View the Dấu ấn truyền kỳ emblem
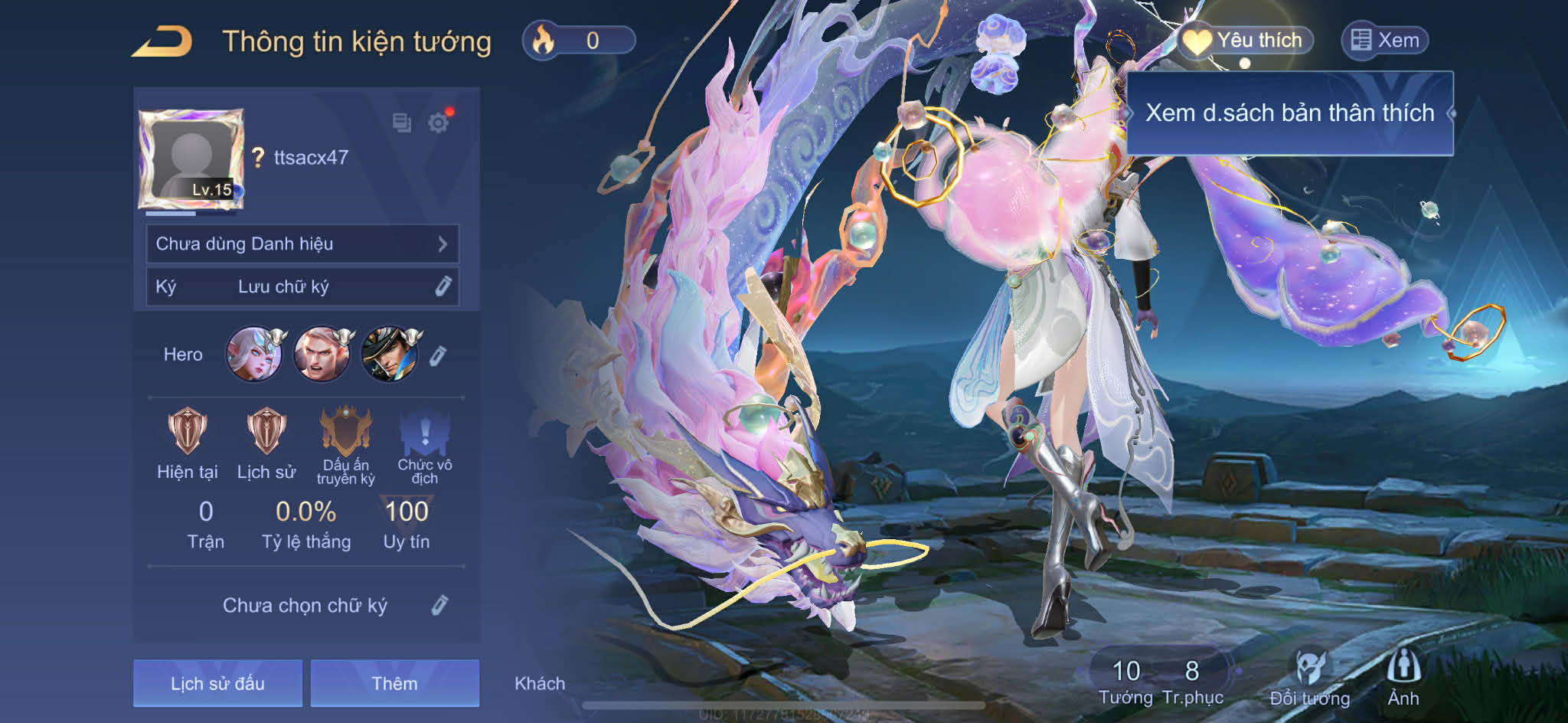This screenshot has width=1568, height=723. (x=346, y=432)
